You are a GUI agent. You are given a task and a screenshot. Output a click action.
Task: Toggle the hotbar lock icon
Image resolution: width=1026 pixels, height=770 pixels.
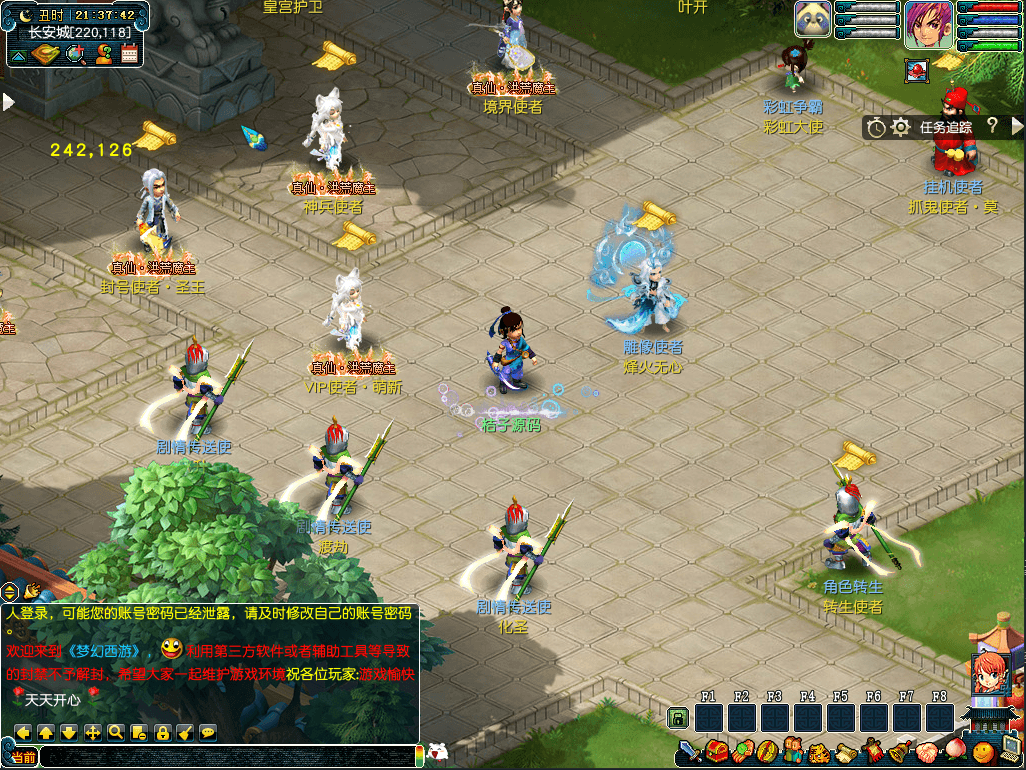[x=678, y=717]
